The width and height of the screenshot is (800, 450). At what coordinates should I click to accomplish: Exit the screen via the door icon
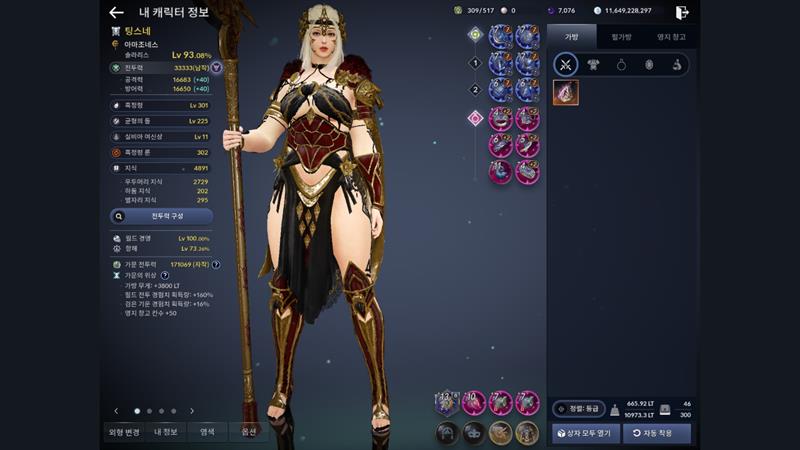click(x=682, y=12)
